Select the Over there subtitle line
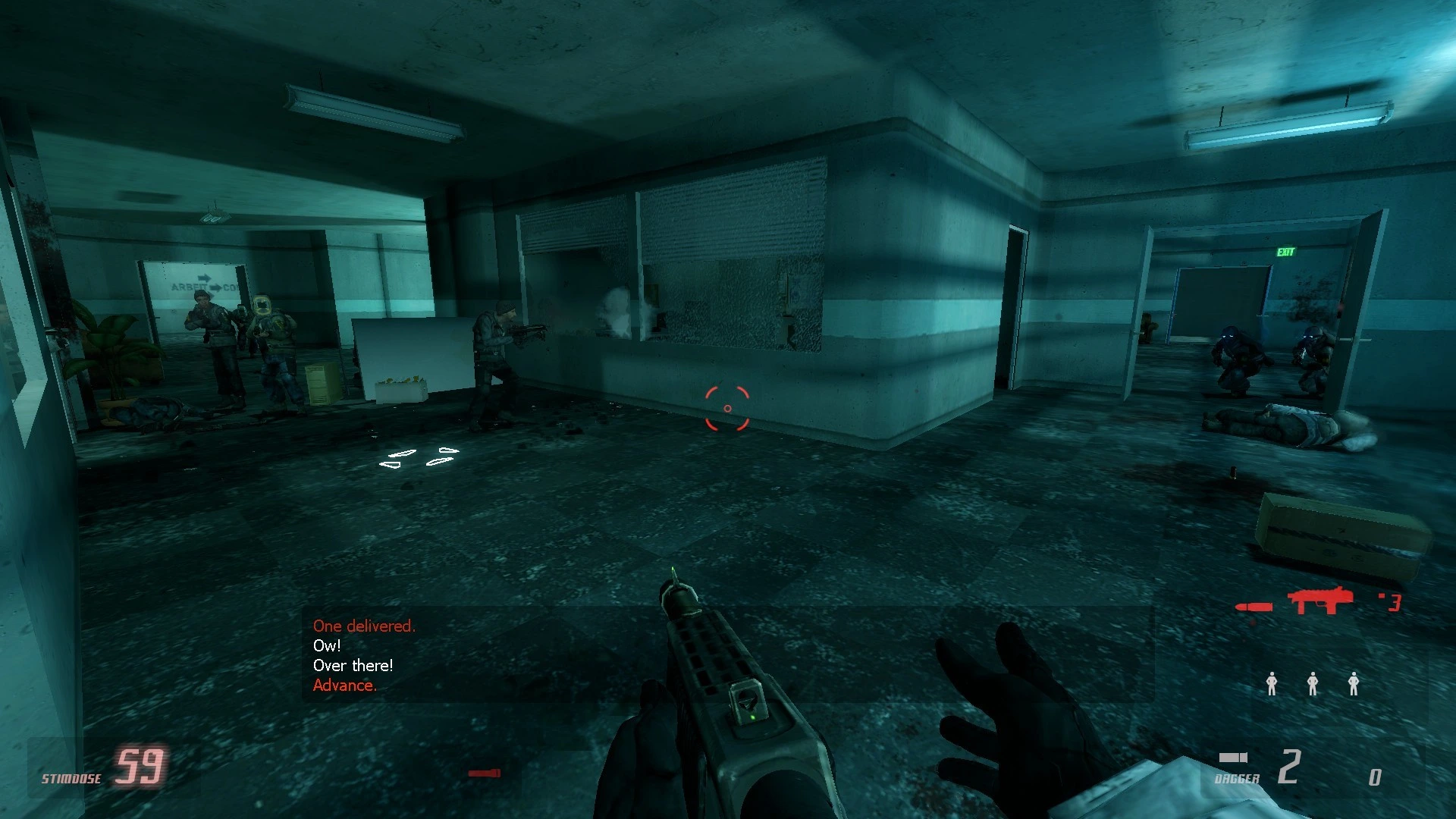Image resolution: width=1456 pixels, height=819 pixels. [x=353, y=666]
